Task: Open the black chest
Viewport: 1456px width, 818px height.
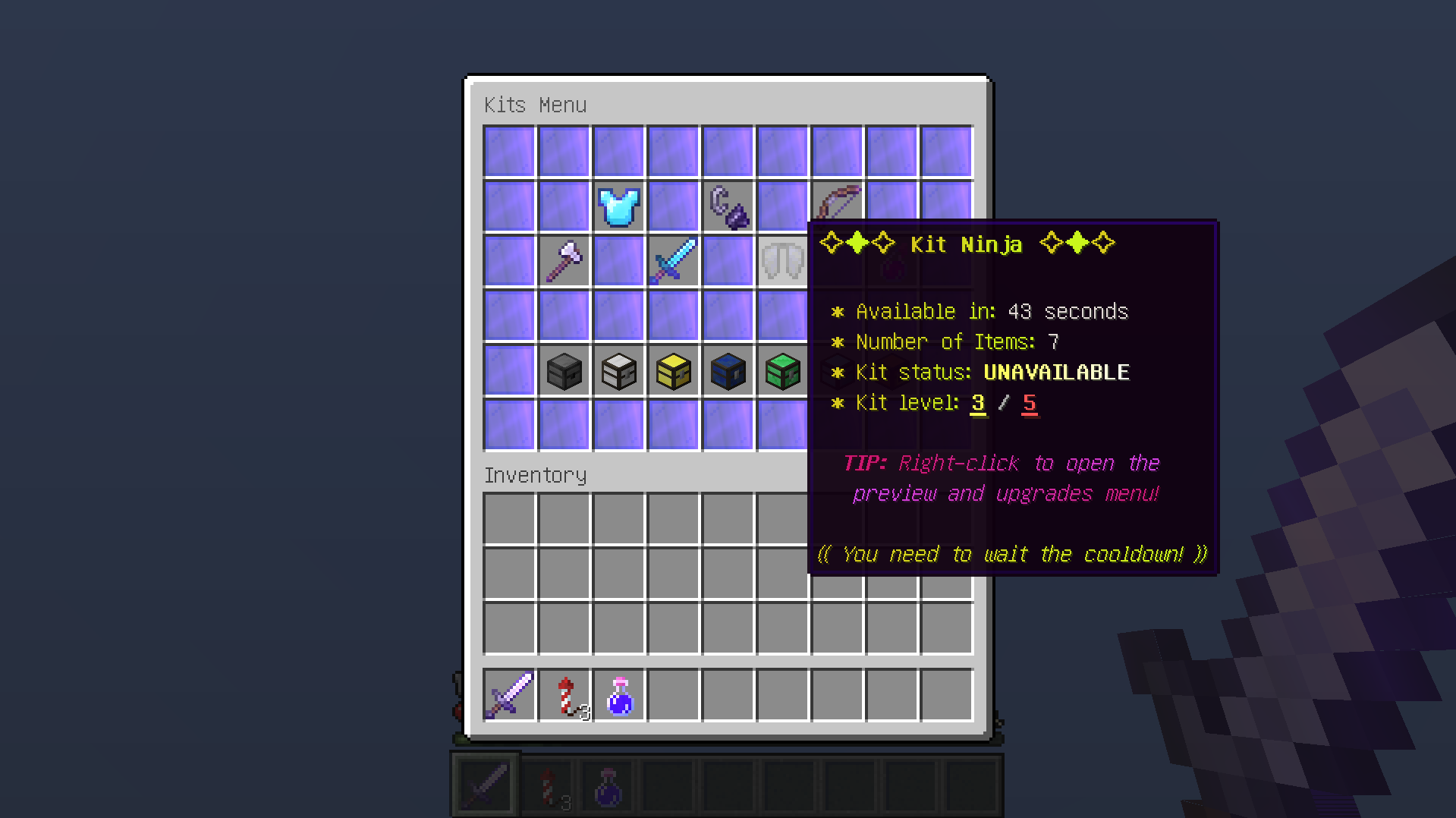Action: (x=564, y=371)
